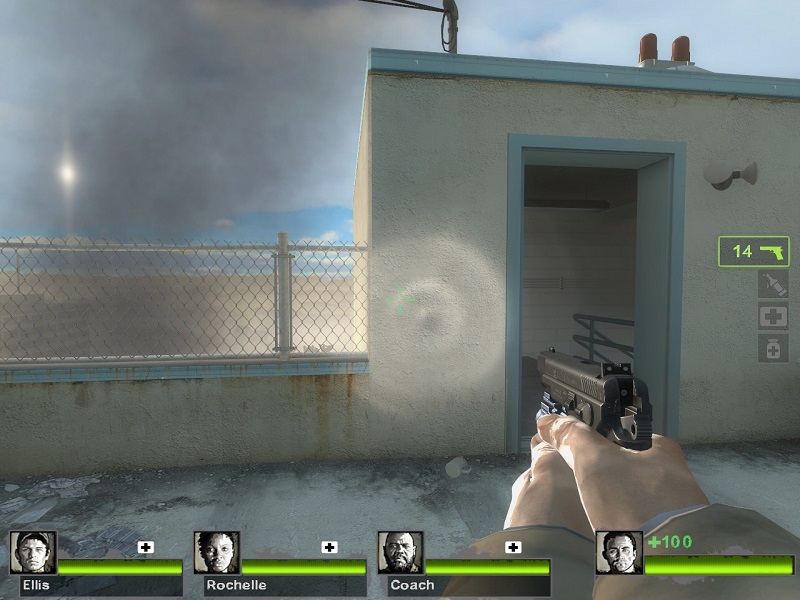Select the first aid kit slot
800x600 pixels.
tap(773, 317)
